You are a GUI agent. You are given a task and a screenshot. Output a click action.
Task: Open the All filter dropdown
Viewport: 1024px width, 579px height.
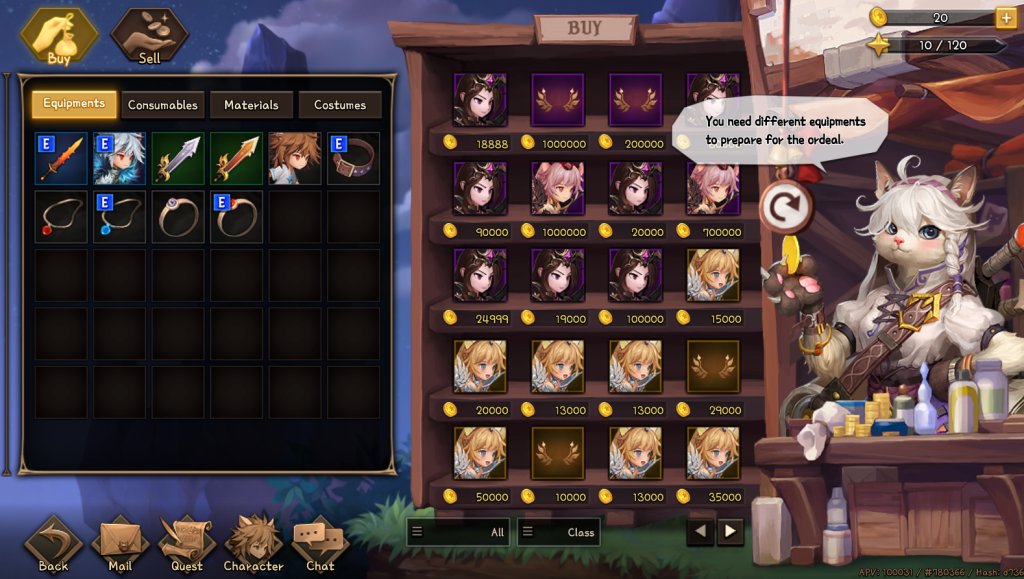tap(458, 532)
